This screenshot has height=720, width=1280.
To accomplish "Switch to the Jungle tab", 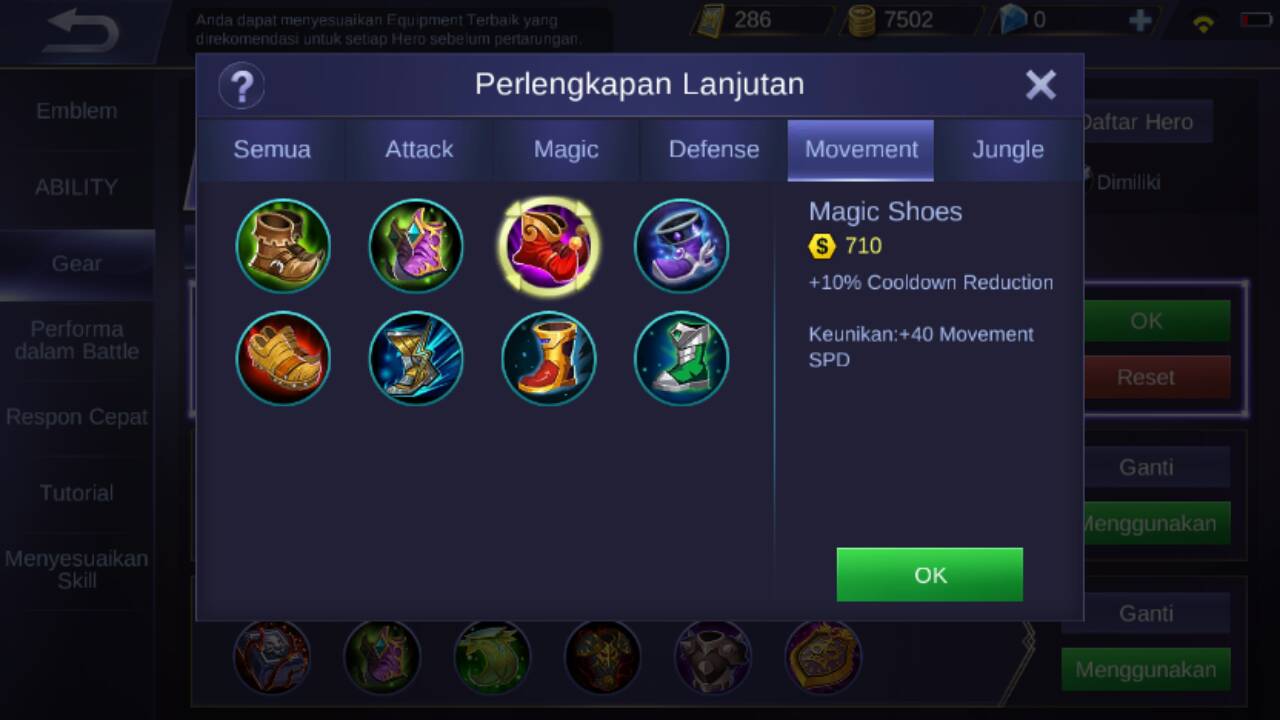I will point(1008,150).
